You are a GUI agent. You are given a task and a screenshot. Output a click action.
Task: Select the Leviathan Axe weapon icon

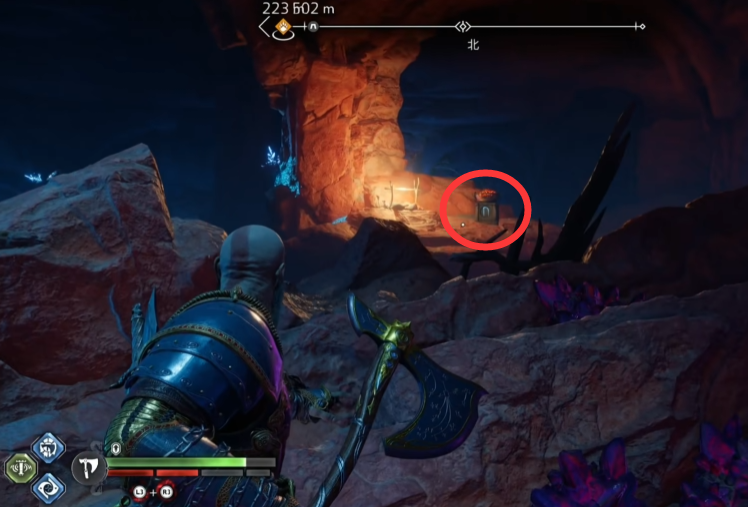coord(86,467)
